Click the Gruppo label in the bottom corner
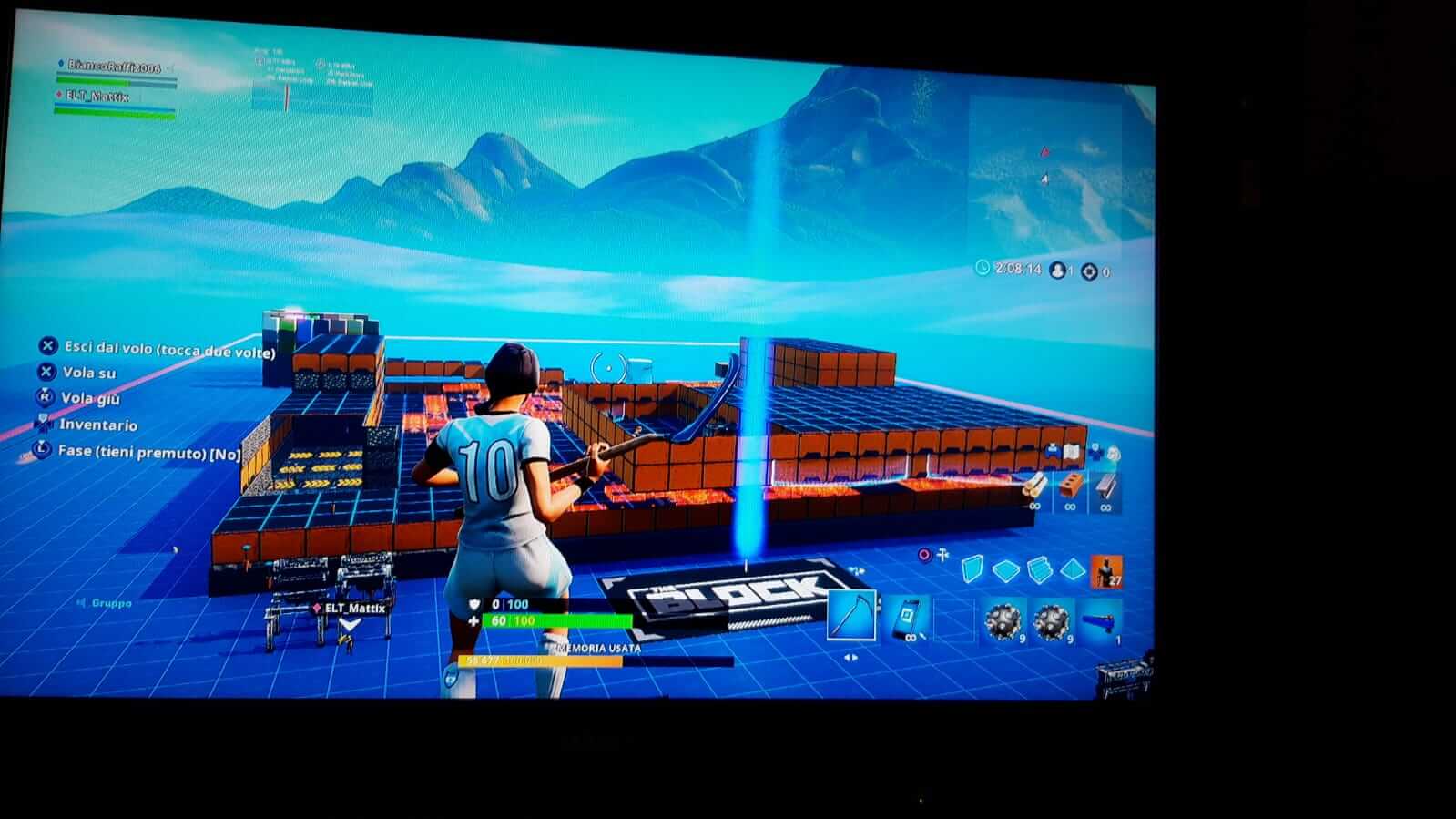Viewport: 1456px width, 819px height. tap(110, 602)
